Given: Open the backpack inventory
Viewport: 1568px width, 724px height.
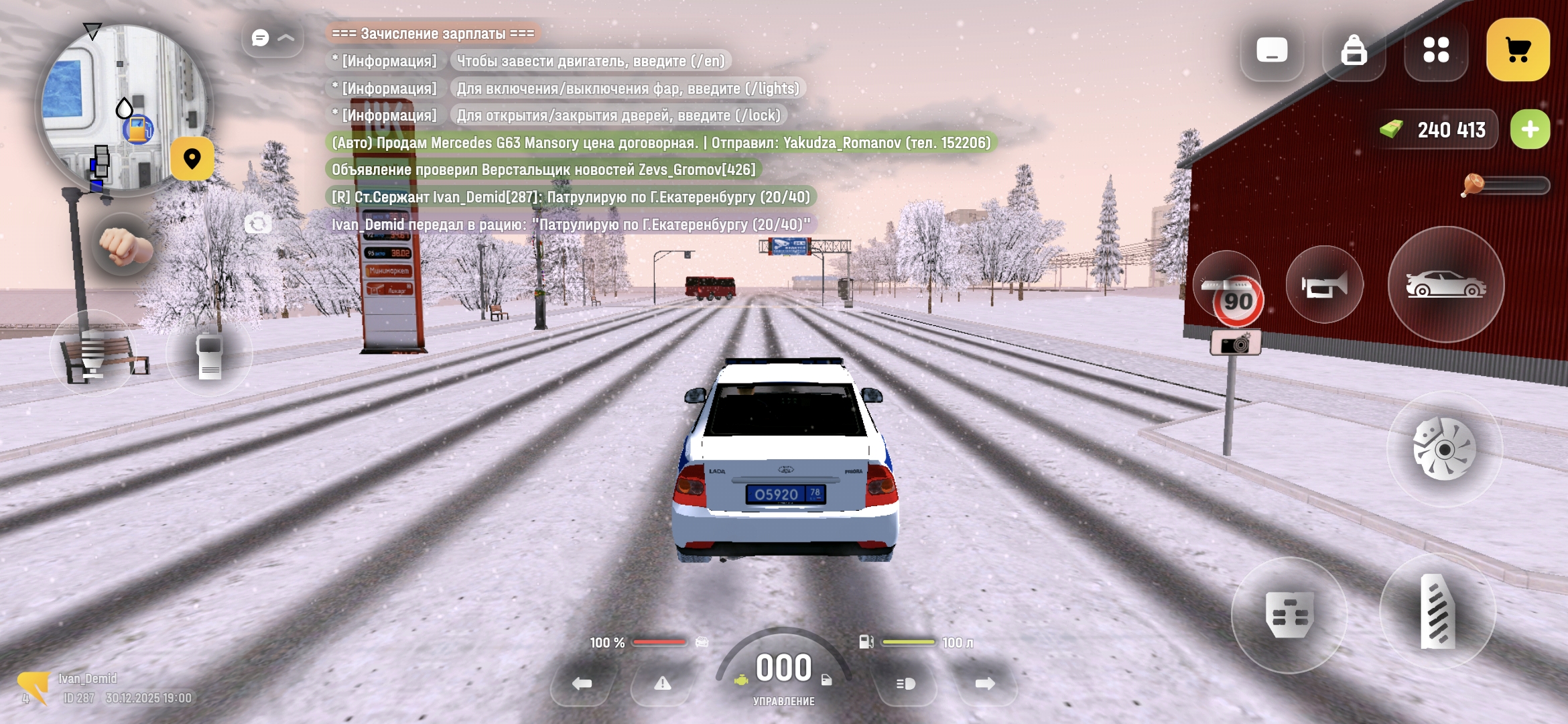Looking at the screenshot, I should 1354,50.
